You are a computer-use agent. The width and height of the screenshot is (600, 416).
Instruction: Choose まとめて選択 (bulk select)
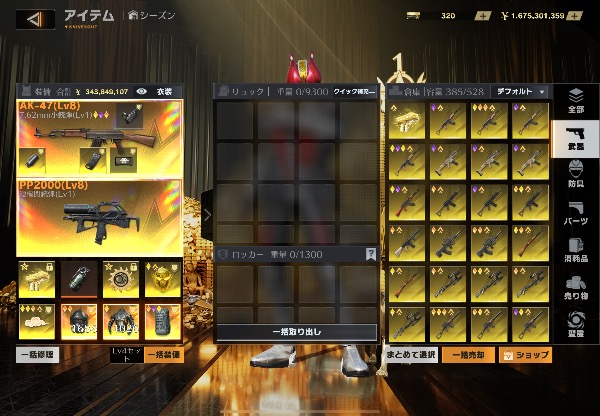tap(411, 354)
